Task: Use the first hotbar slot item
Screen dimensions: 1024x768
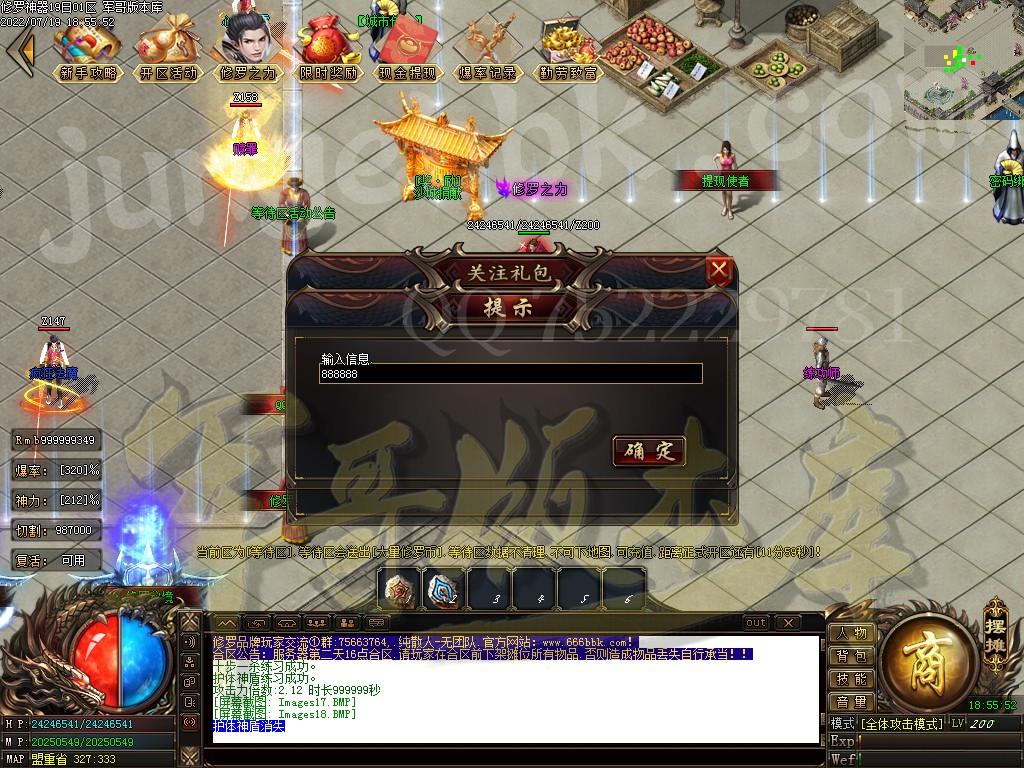Action: coord(400,590)
